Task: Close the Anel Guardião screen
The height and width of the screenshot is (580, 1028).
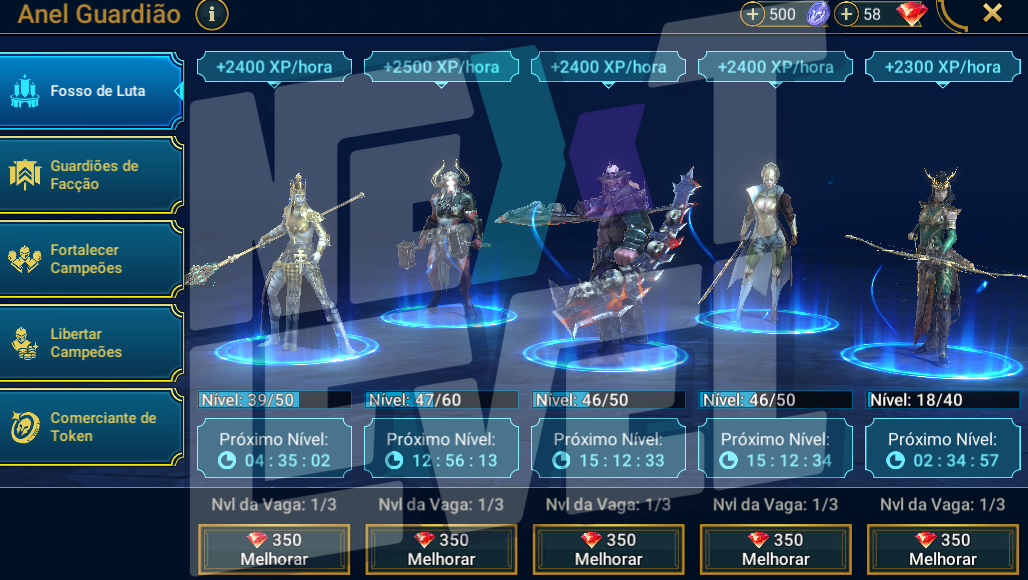Action: [992, 13]
